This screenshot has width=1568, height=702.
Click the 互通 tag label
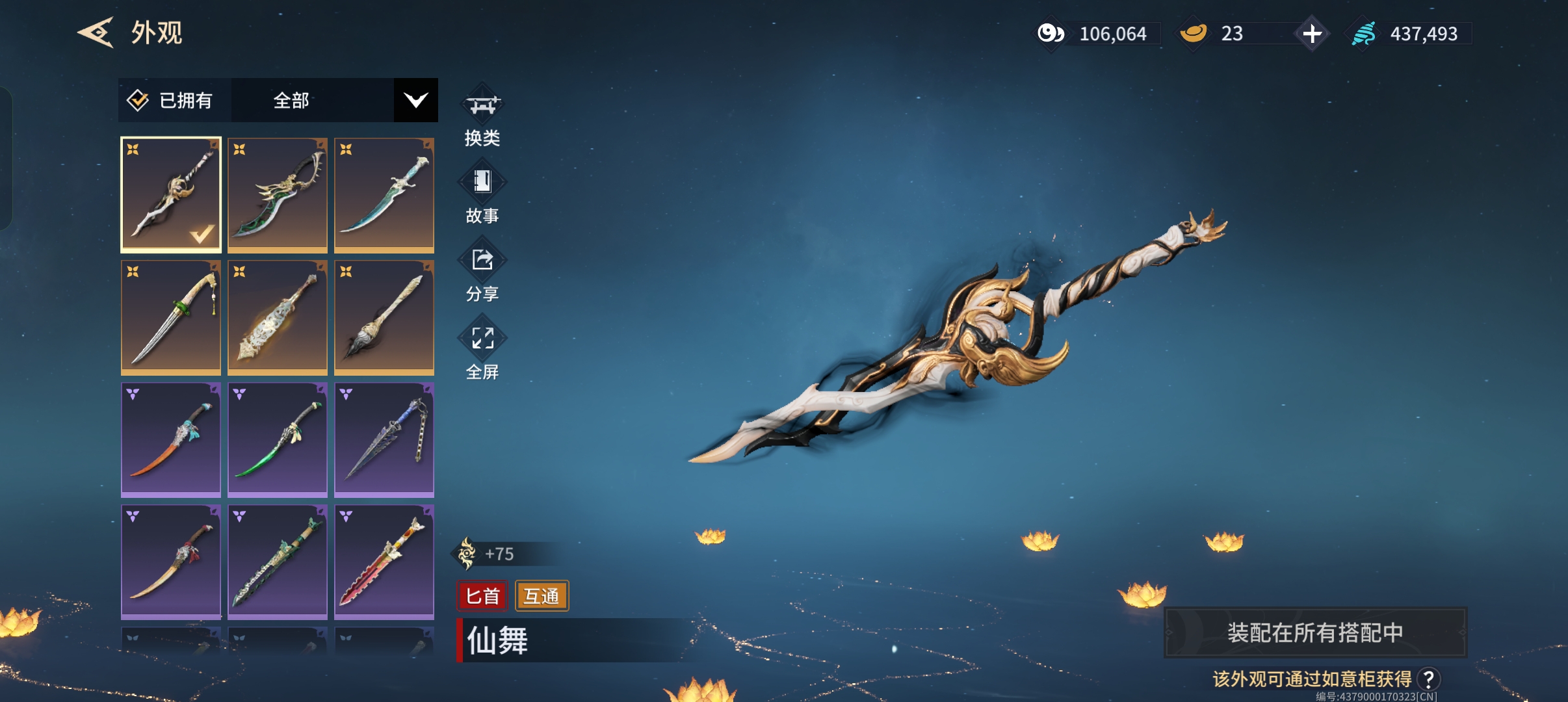[542, 596]
